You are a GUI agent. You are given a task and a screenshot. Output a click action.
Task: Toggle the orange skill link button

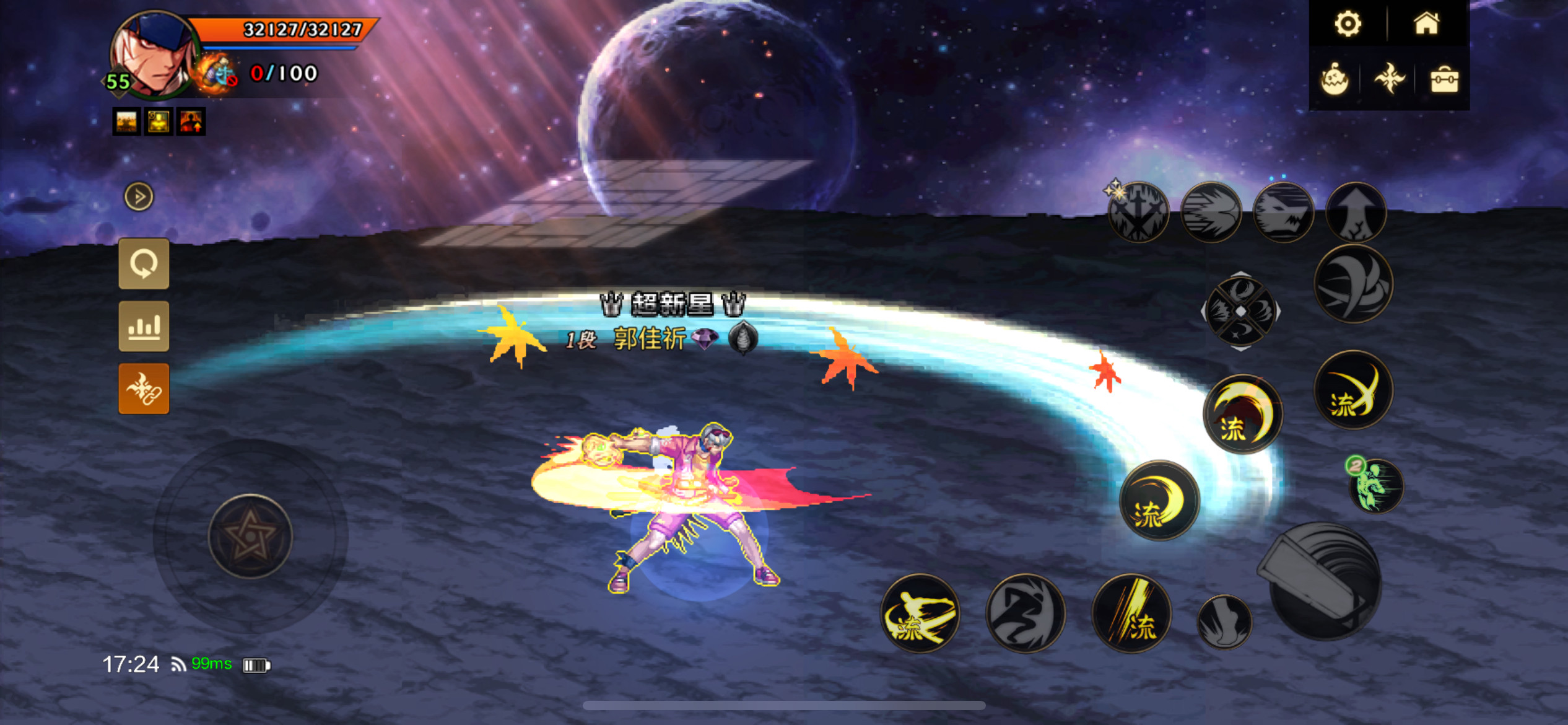tap(144, 389)
